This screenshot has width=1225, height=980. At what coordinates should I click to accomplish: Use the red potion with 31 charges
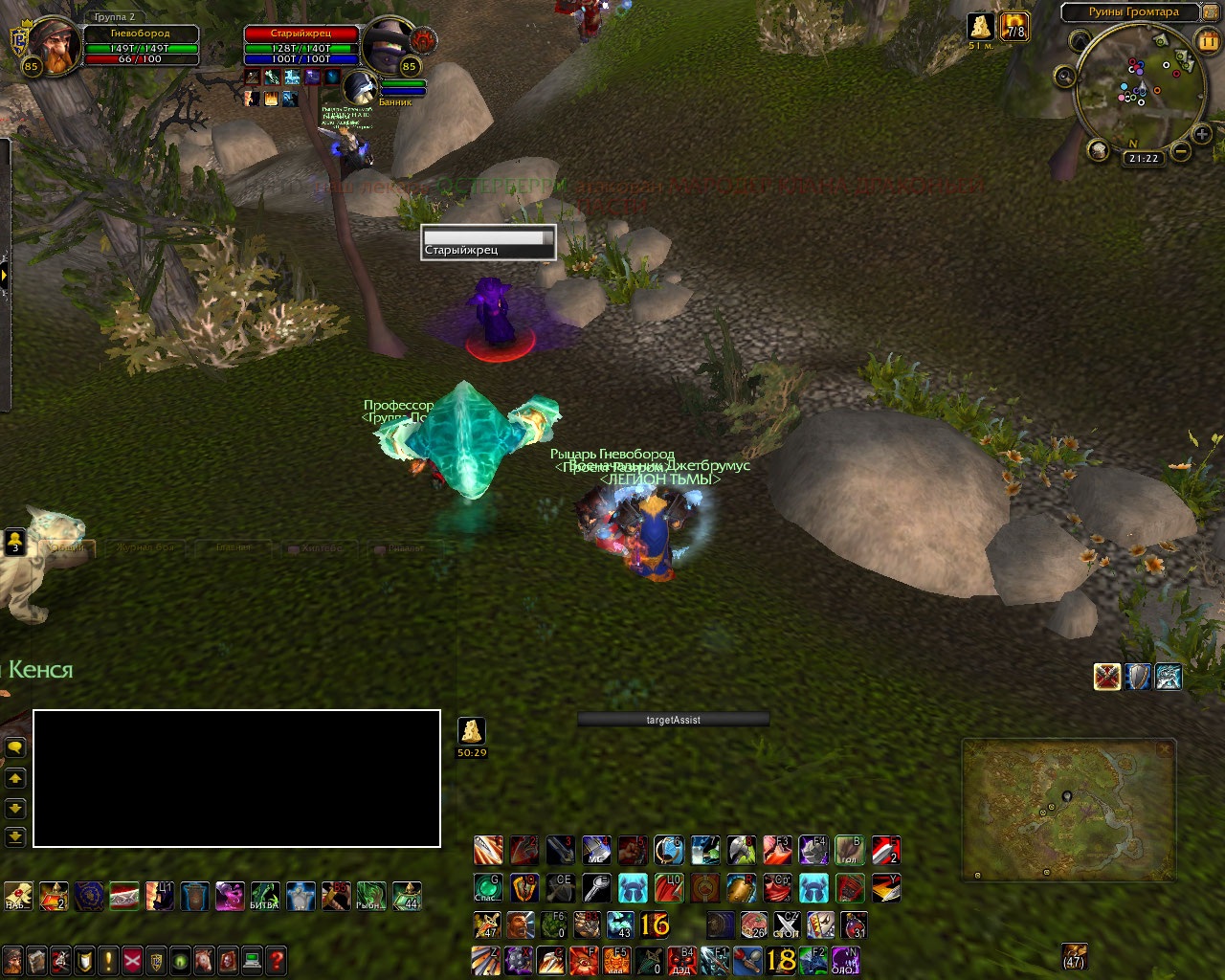[x=854, y=924]
